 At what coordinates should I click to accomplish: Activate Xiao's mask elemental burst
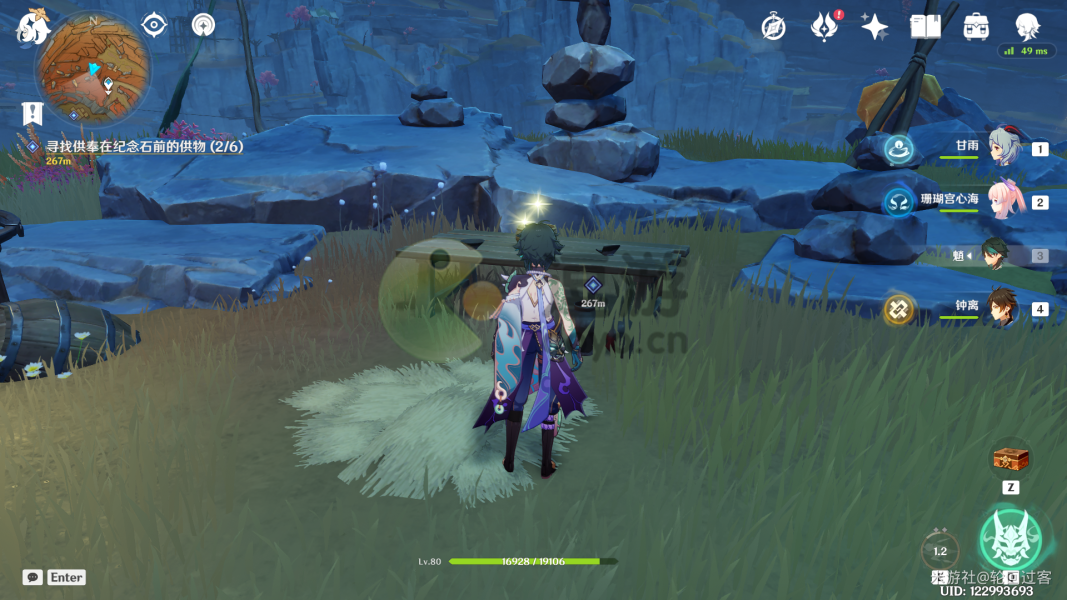tap(1010, 538)
